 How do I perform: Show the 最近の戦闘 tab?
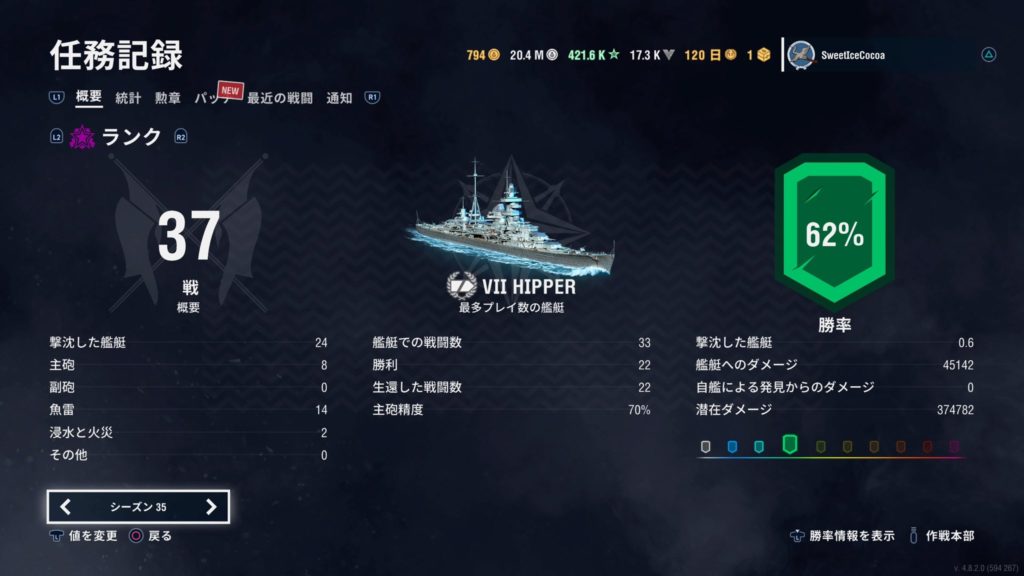coord(280,98)
